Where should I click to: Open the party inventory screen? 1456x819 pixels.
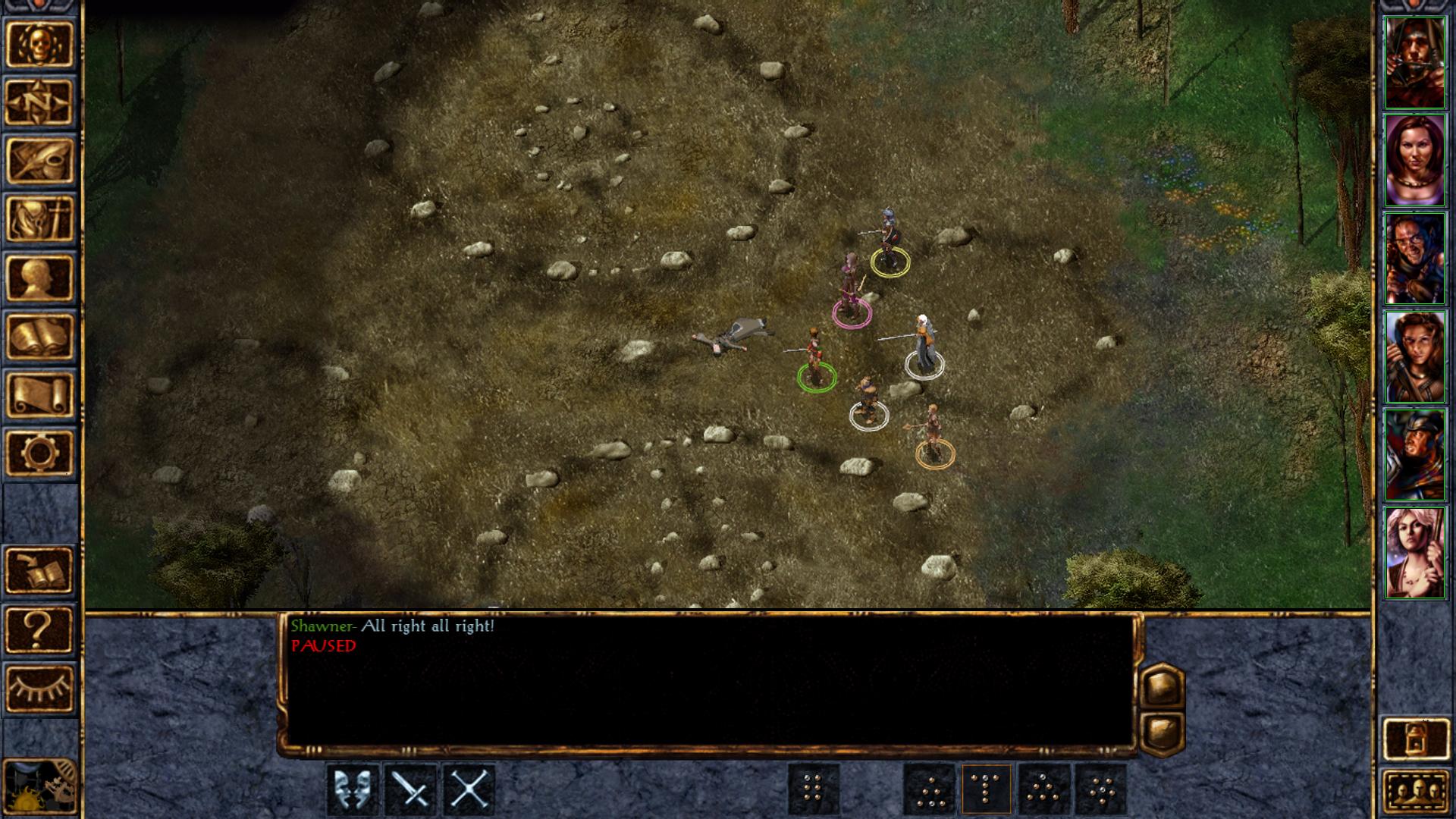[39, 219]
